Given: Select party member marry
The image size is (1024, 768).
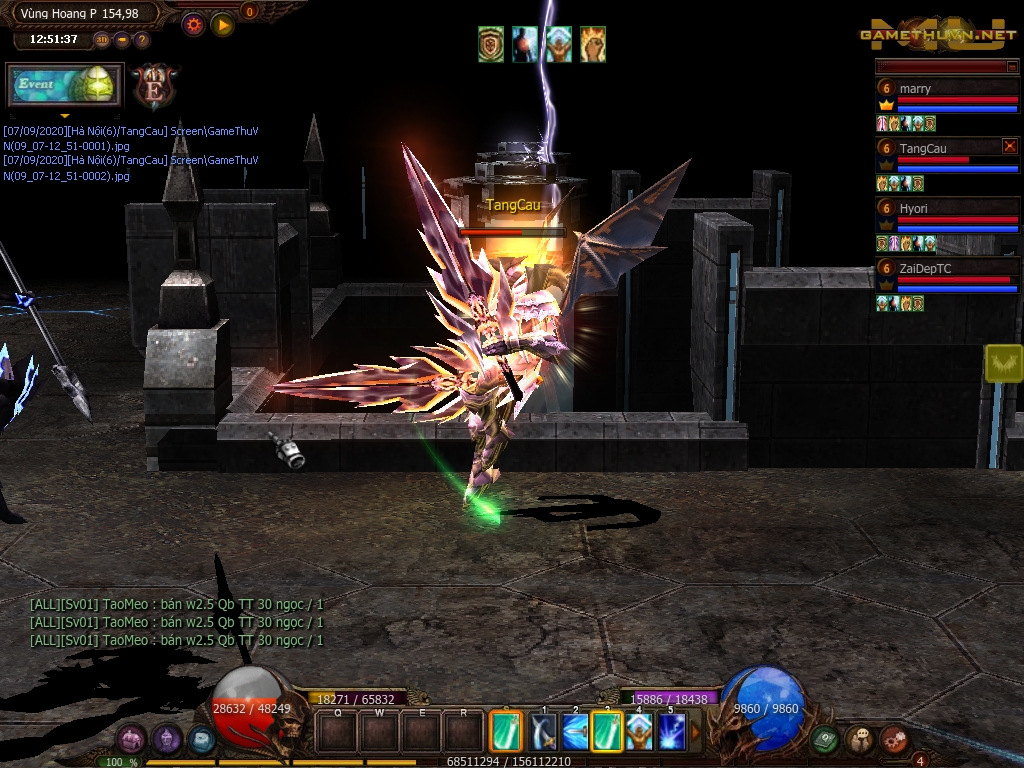Looking at the screenshot, I should (x=946, y=89).
